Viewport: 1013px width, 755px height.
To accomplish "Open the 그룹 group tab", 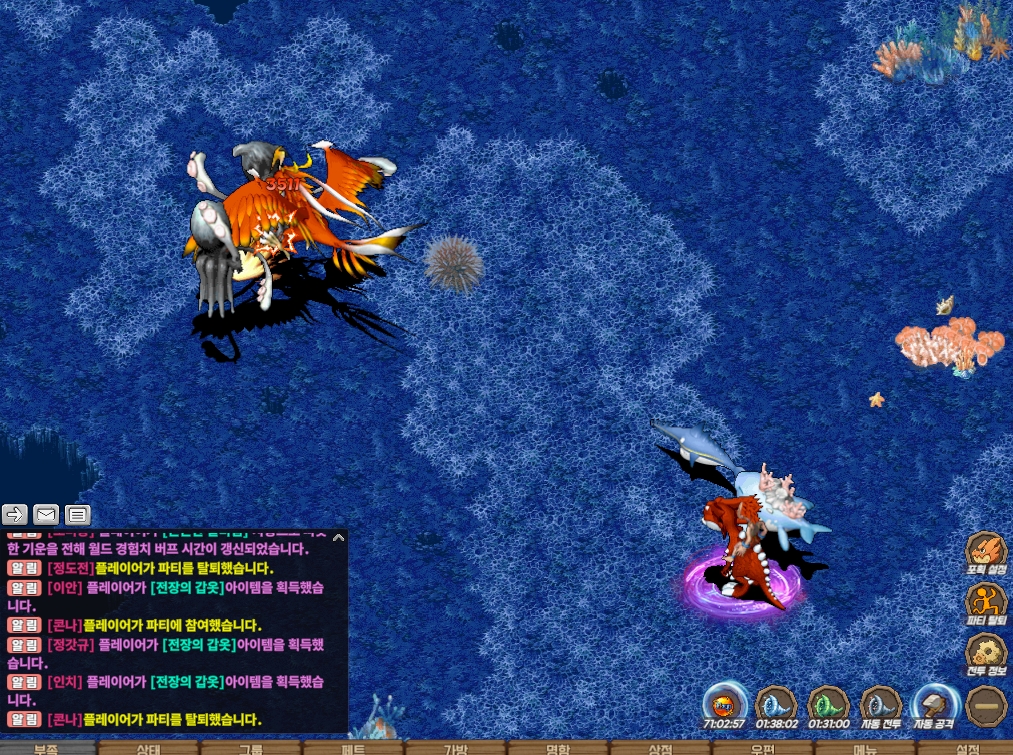I will tap(251, 748).
